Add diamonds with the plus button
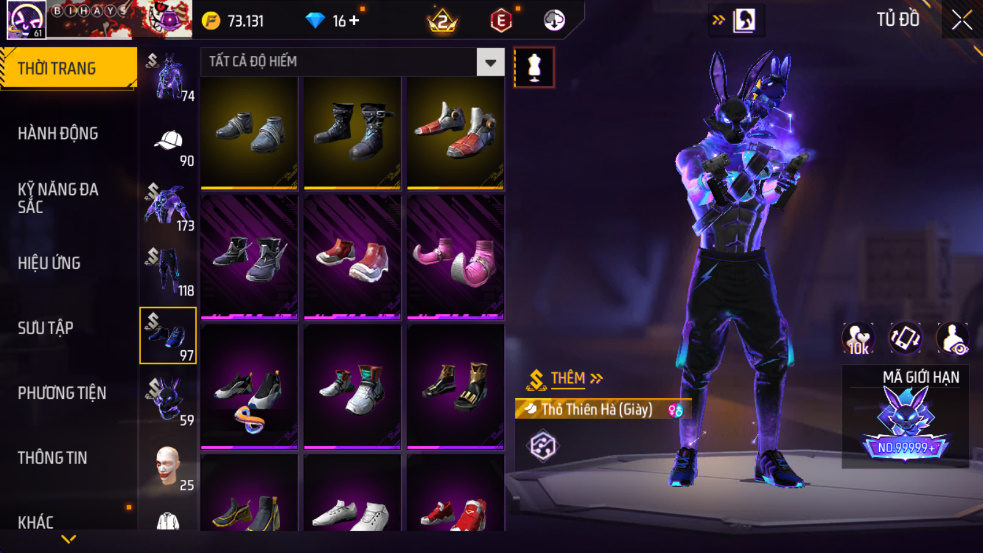The width and height of the screenshot is (983, 553). click(x=354, y=21)
